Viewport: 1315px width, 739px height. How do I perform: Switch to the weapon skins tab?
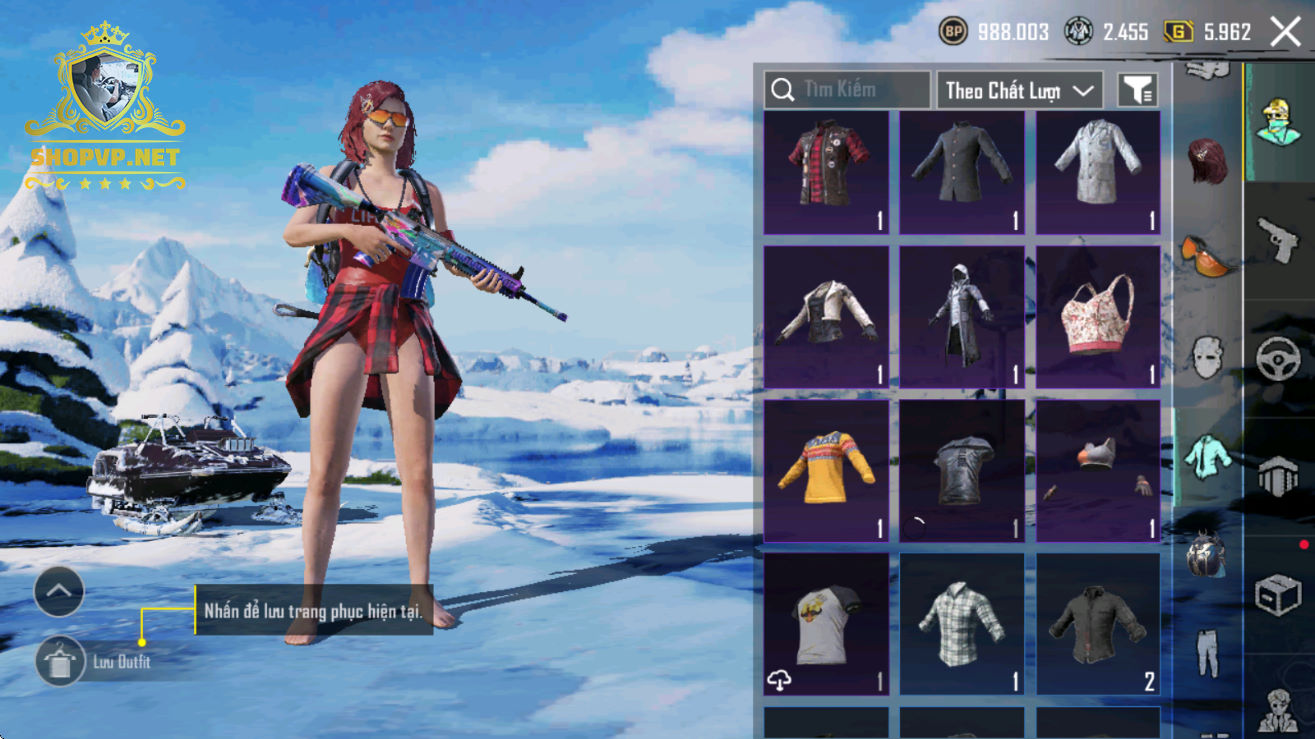coord(1278,240)
